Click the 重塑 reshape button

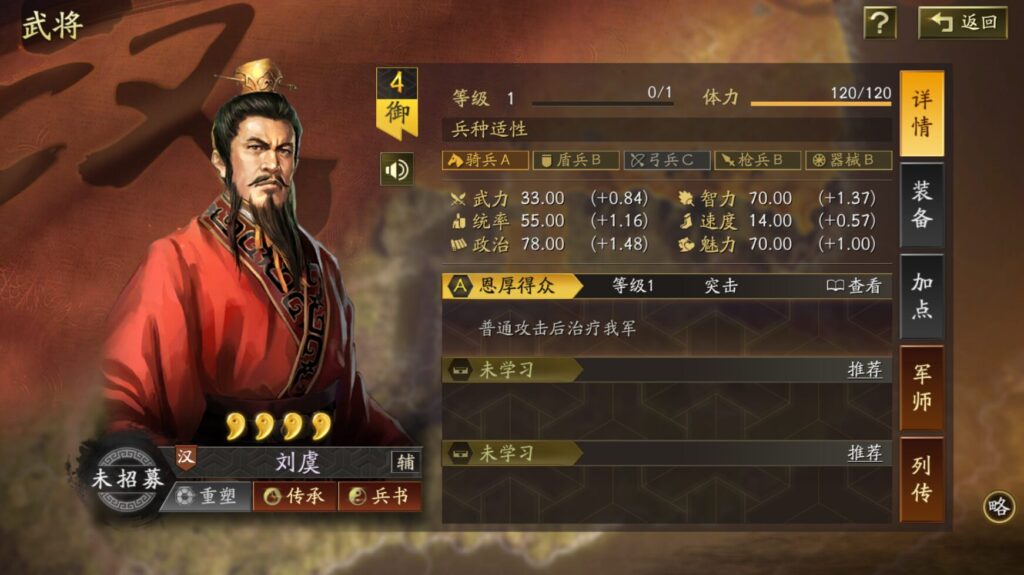[206, 496]
